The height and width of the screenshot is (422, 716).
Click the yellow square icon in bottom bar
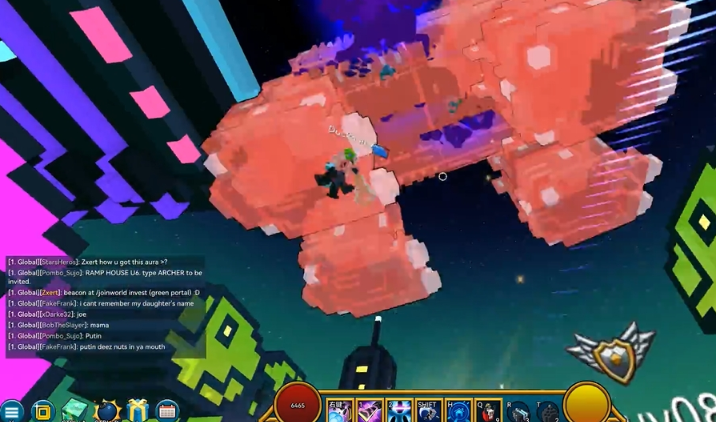pyautogui.click(x=42, y=410)
